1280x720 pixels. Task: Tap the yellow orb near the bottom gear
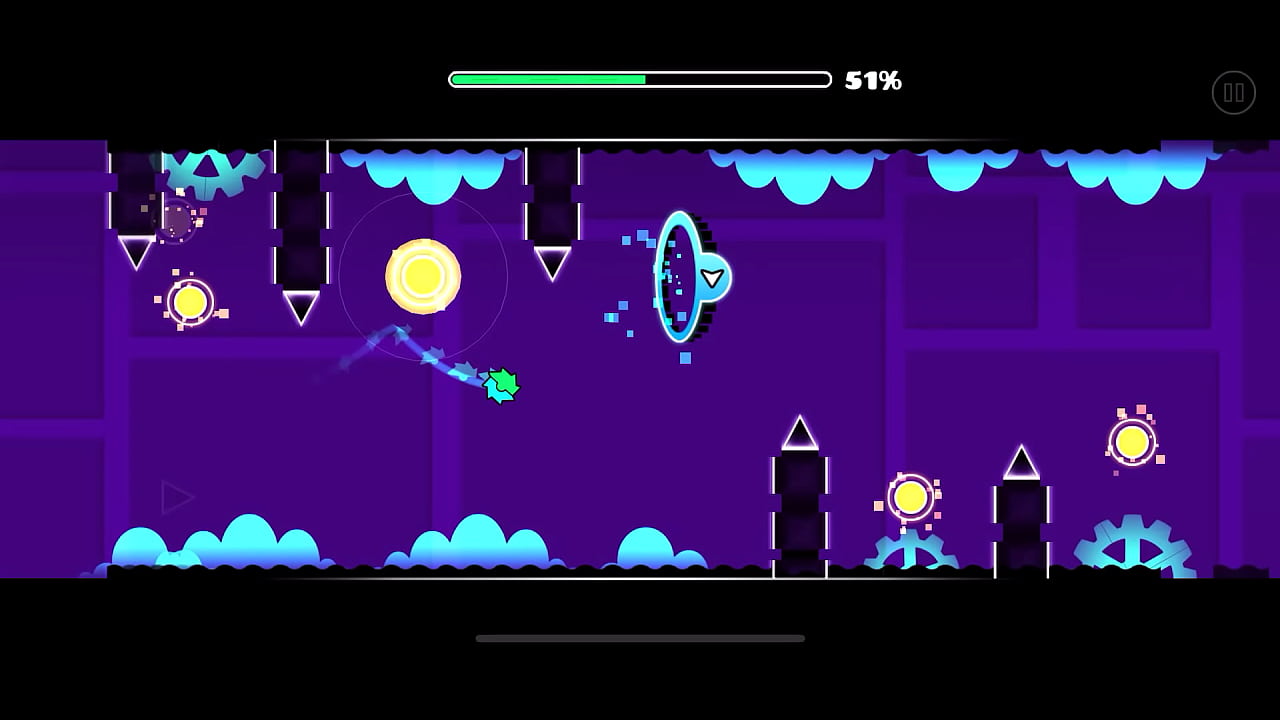point(911,497)
